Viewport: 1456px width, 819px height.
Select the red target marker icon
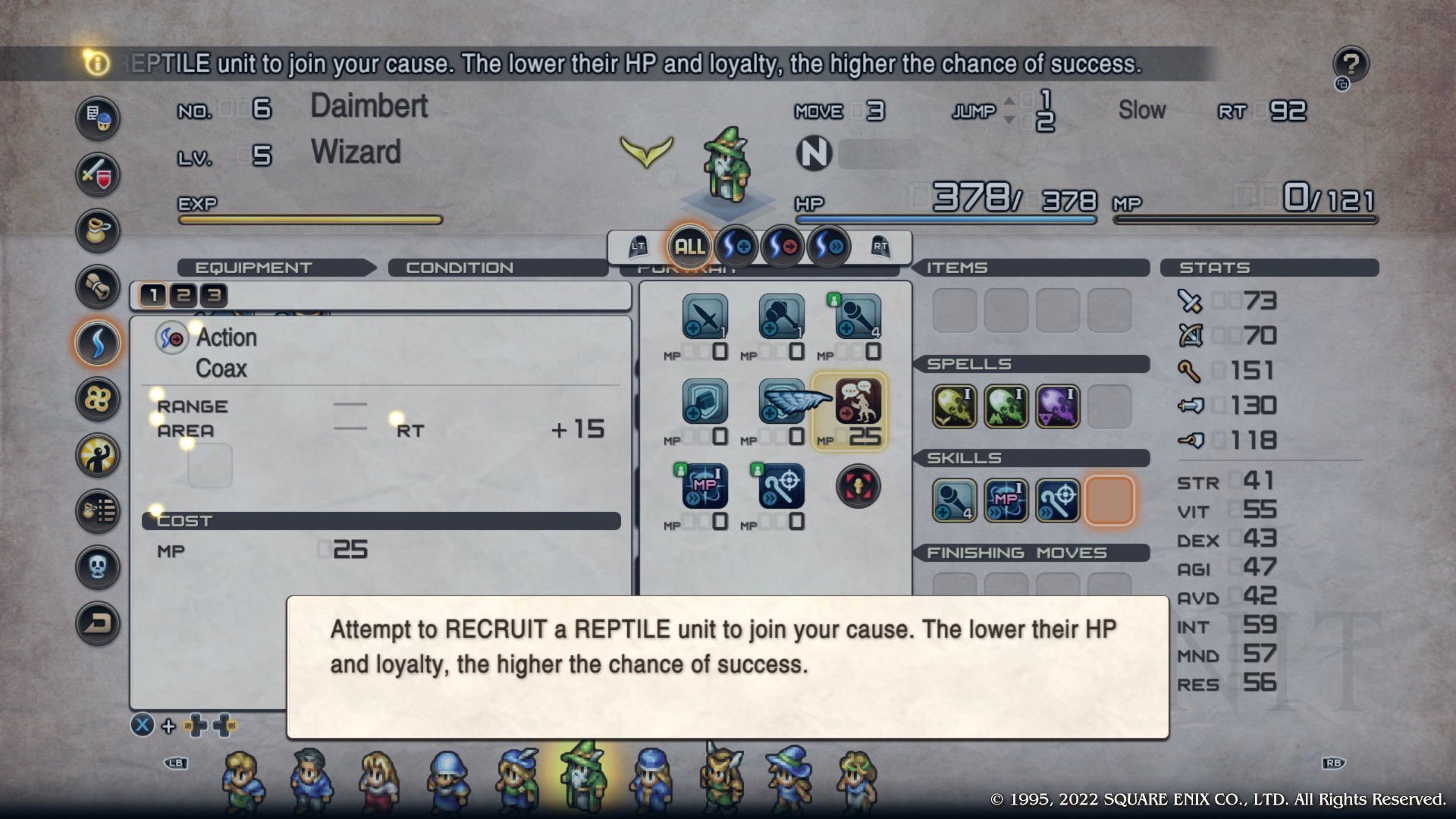tap(858, 487)
